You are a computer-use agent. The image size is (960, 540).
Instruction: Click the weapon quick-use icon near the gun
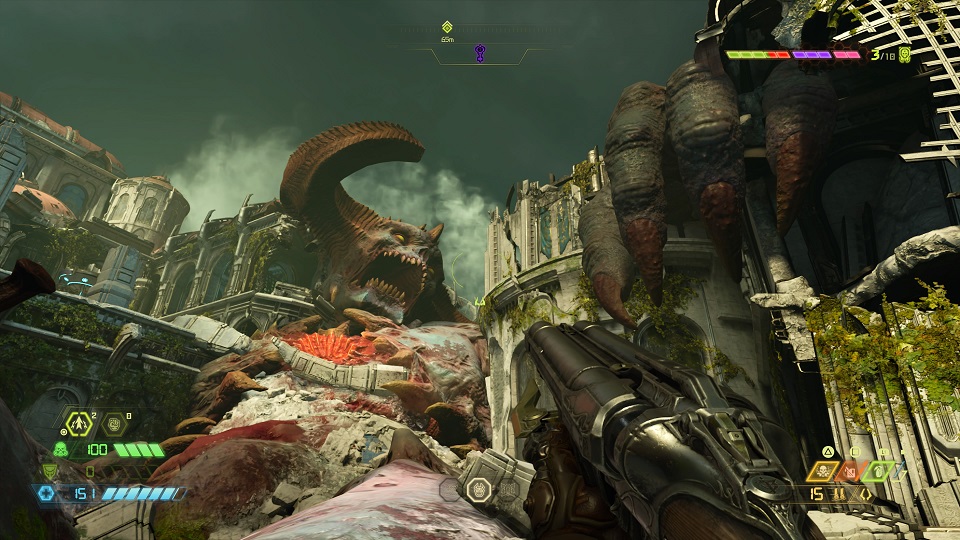click(479, 488)
